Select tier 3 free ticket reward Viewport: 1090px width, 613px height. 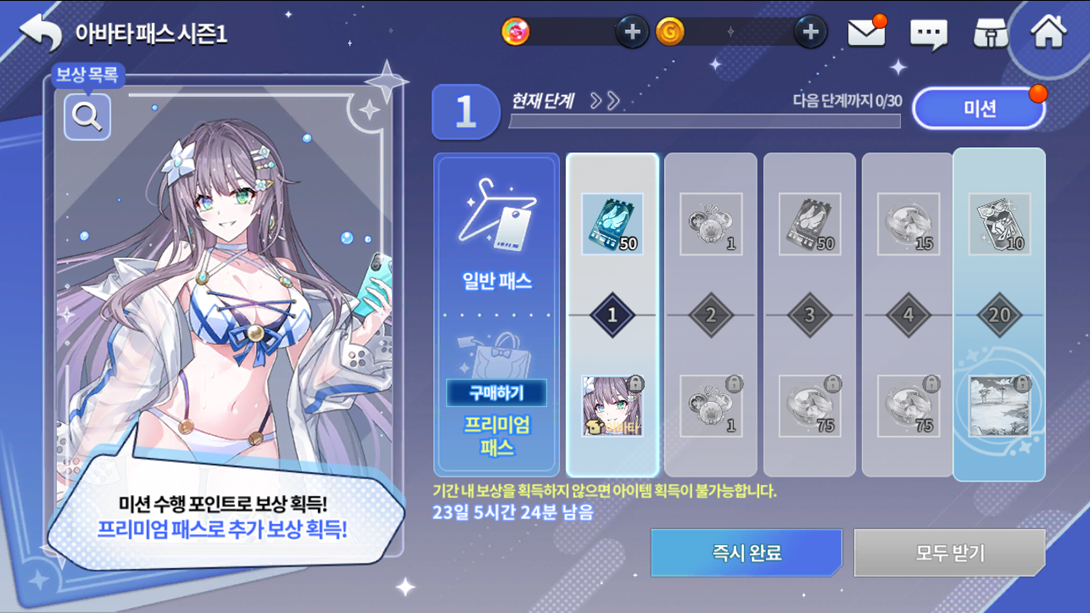[x=810, y=224]
